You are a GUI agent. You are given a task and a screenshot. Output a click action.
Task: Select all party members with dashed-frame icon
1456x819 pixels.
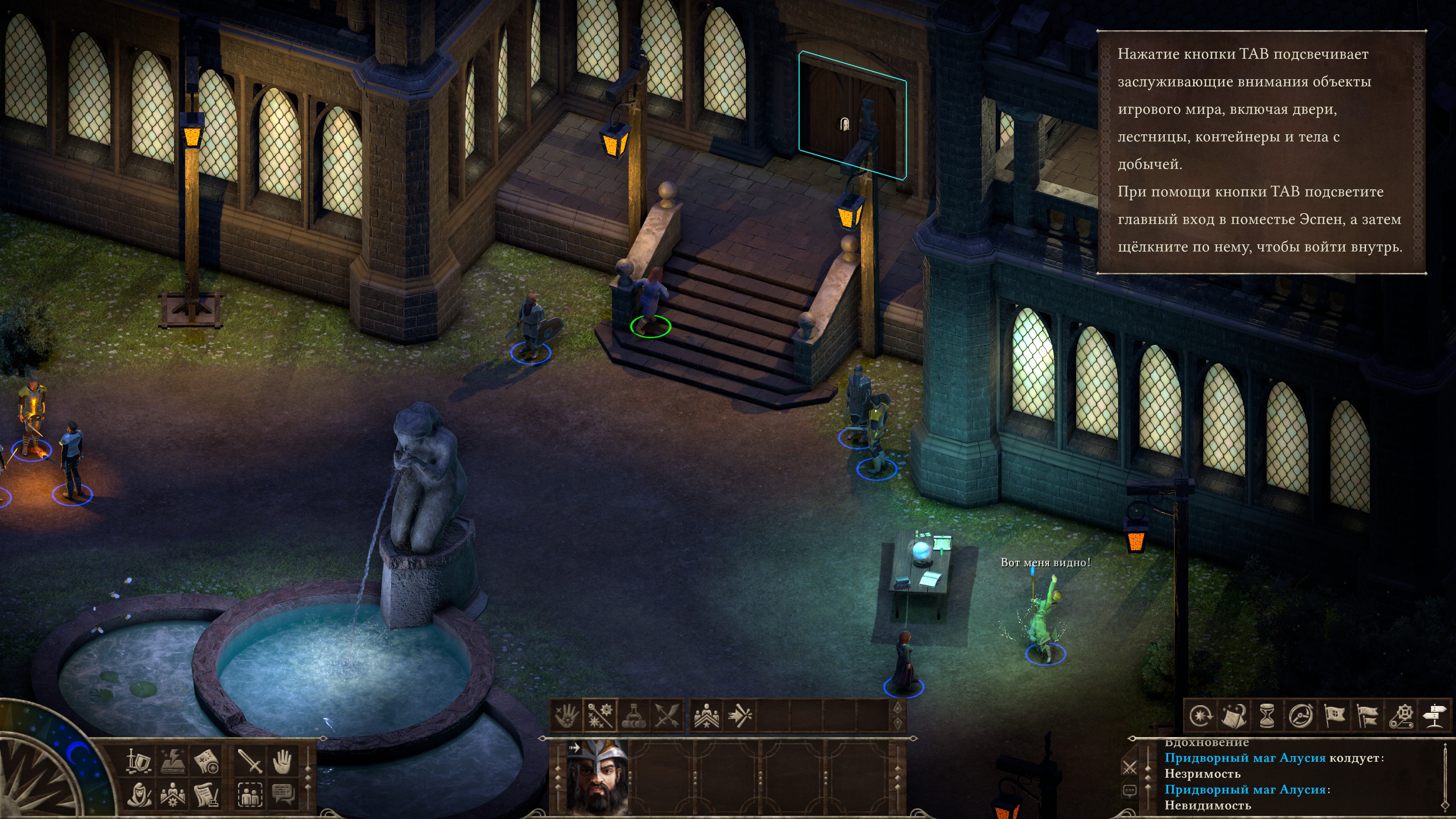click(x=249, y=795)
